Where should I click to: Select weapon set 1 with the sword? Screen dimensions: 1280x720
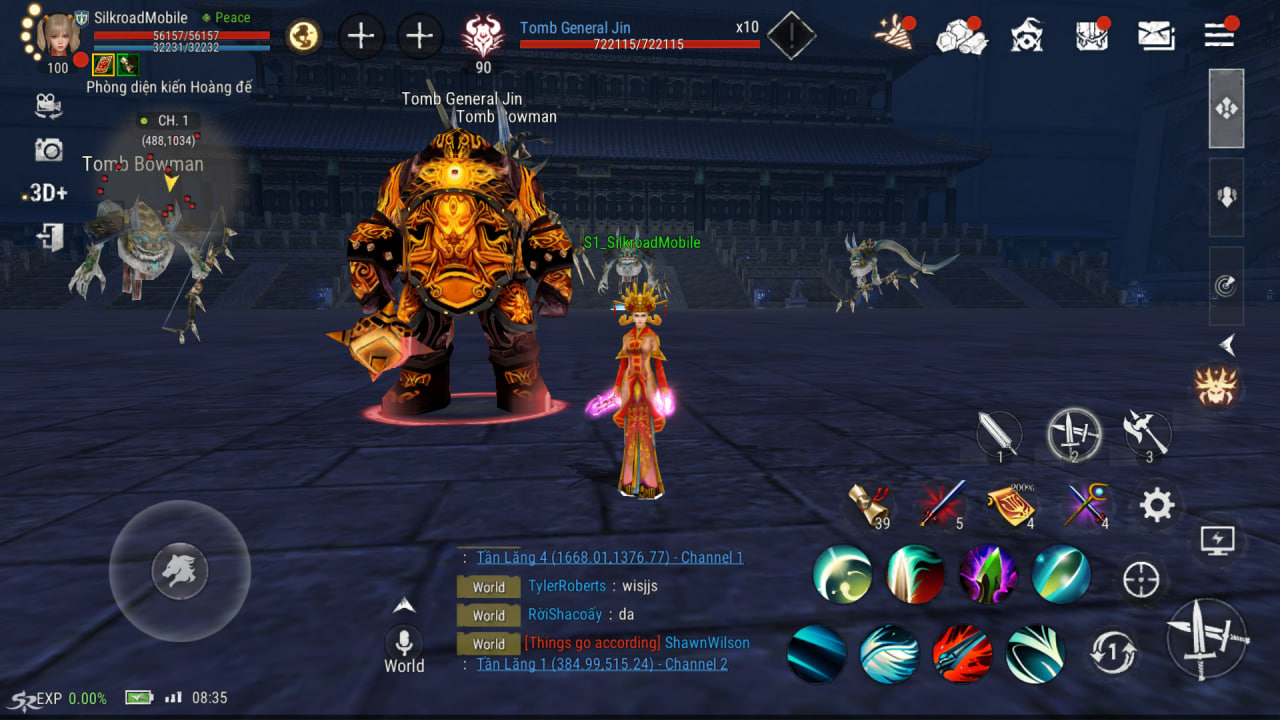pos(999,436)
